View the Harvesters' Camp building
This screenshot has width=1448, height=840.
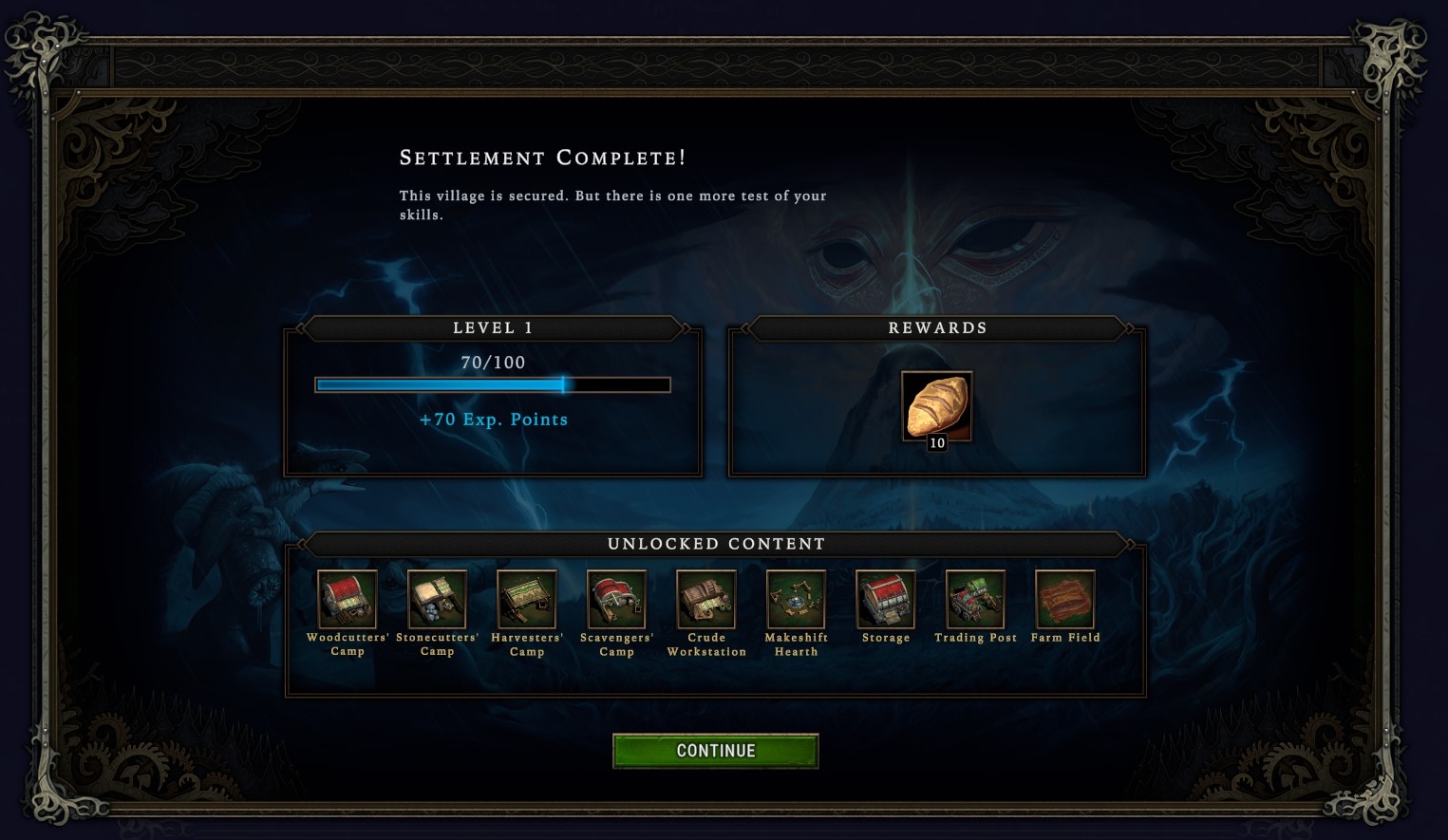pos(527,599)
